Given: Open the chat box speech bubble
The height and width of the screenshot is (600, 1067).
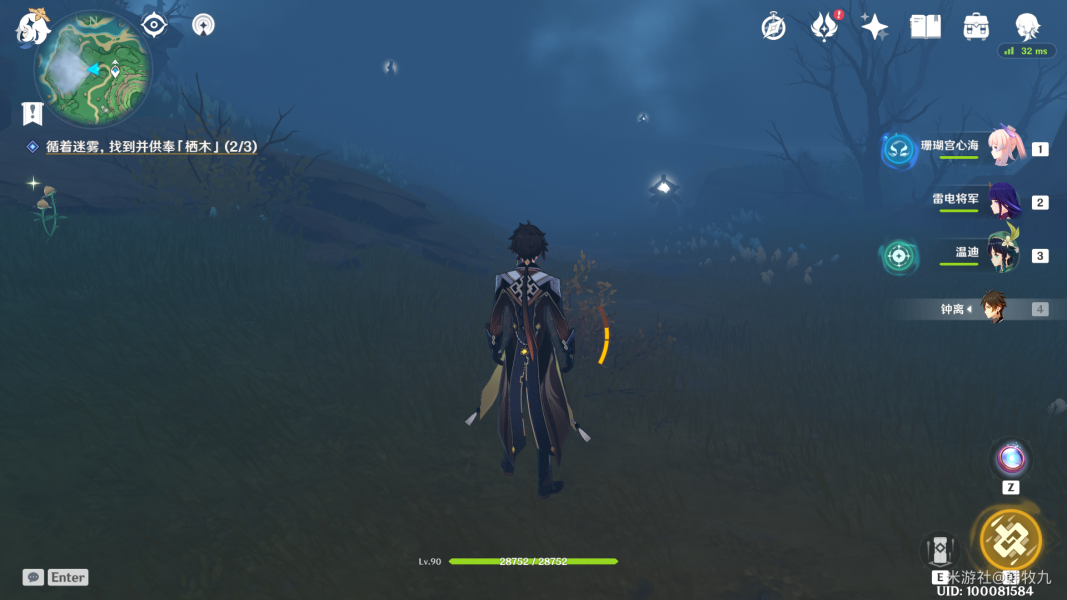Looking at the screenshot, I should (x=34, y=577).
